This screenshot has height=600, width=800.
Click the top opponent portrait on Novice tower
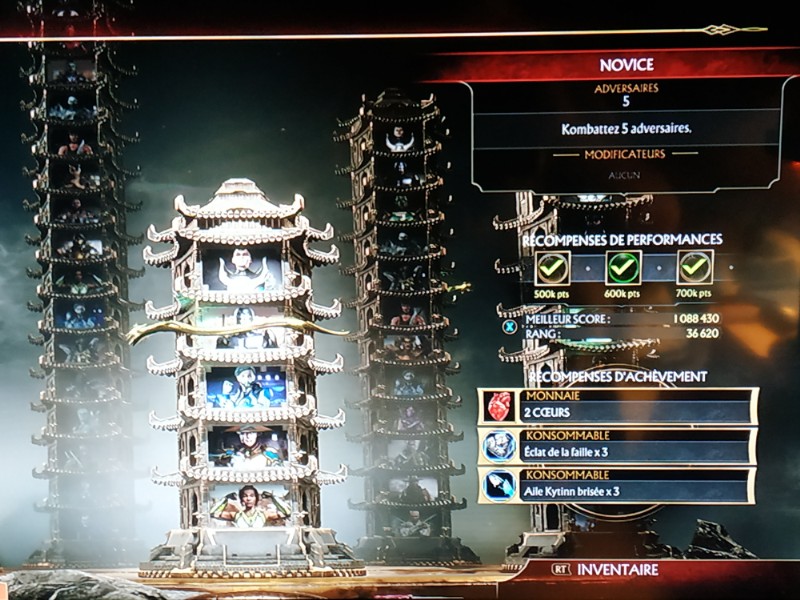click(x=243, y=269)
